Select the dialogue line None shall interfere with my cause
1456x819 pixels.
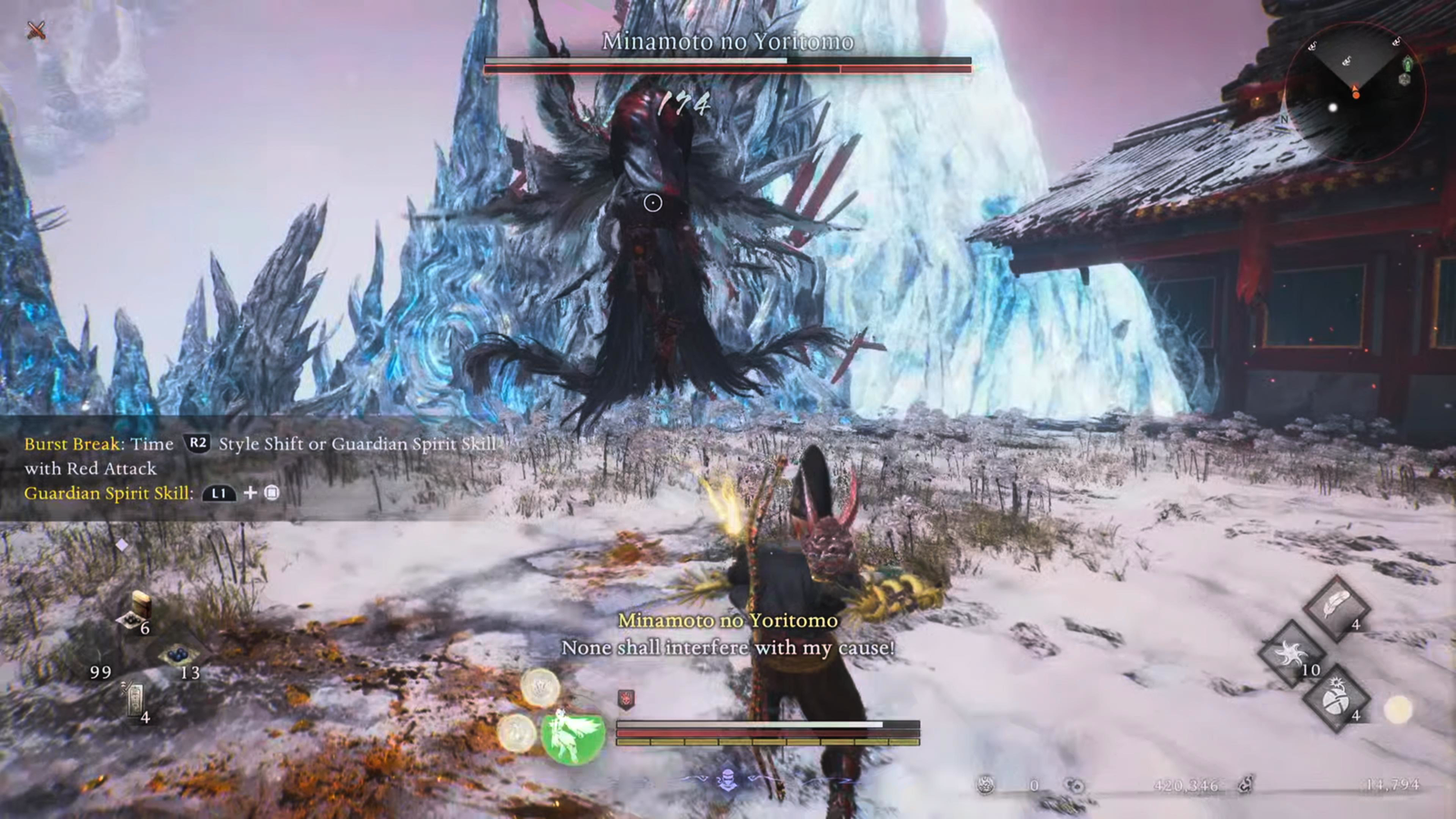pyautogui.click(x=728, y=648)
